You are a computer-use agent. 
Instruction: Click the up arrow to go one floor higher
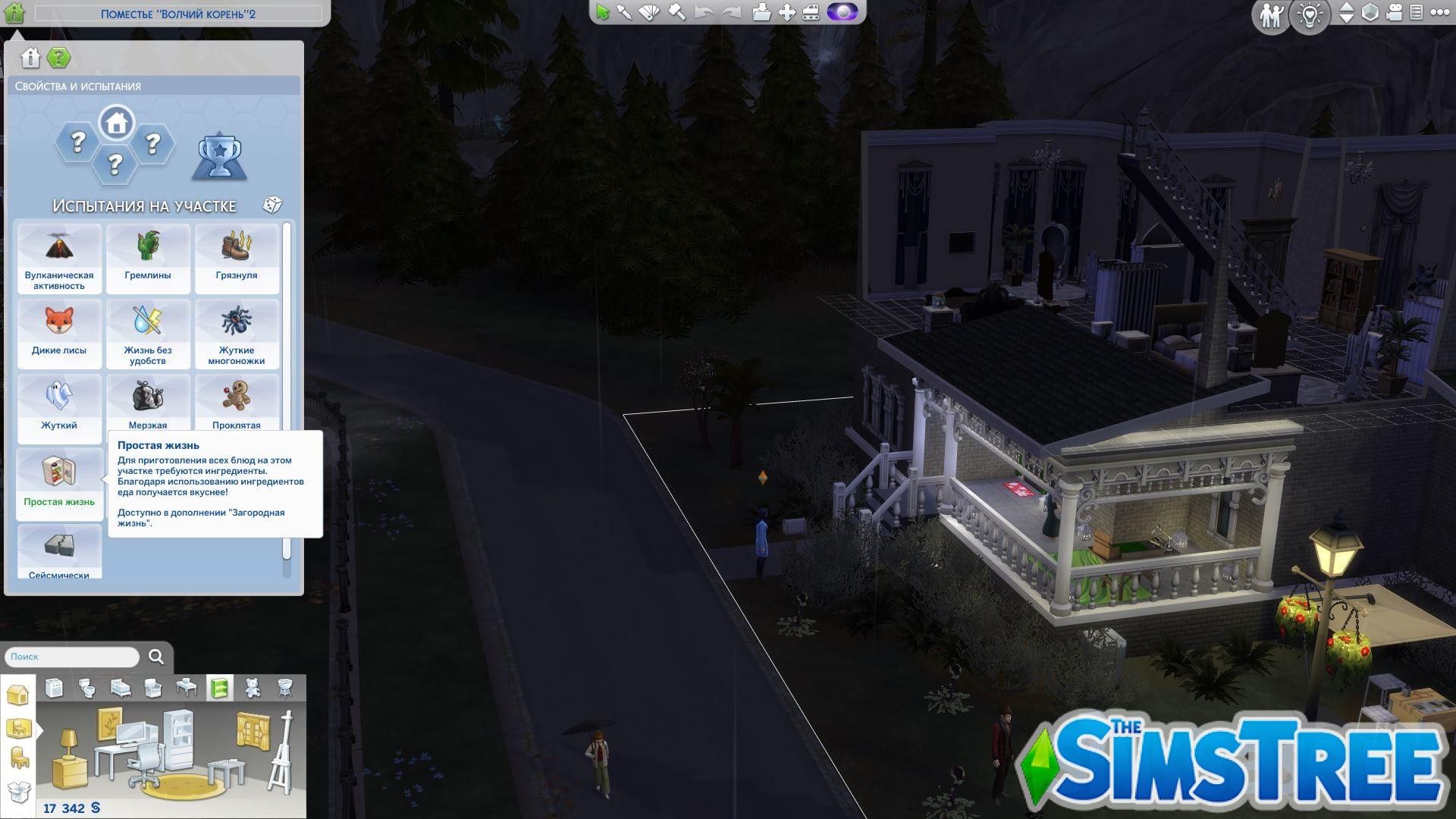pos(1347,8)
